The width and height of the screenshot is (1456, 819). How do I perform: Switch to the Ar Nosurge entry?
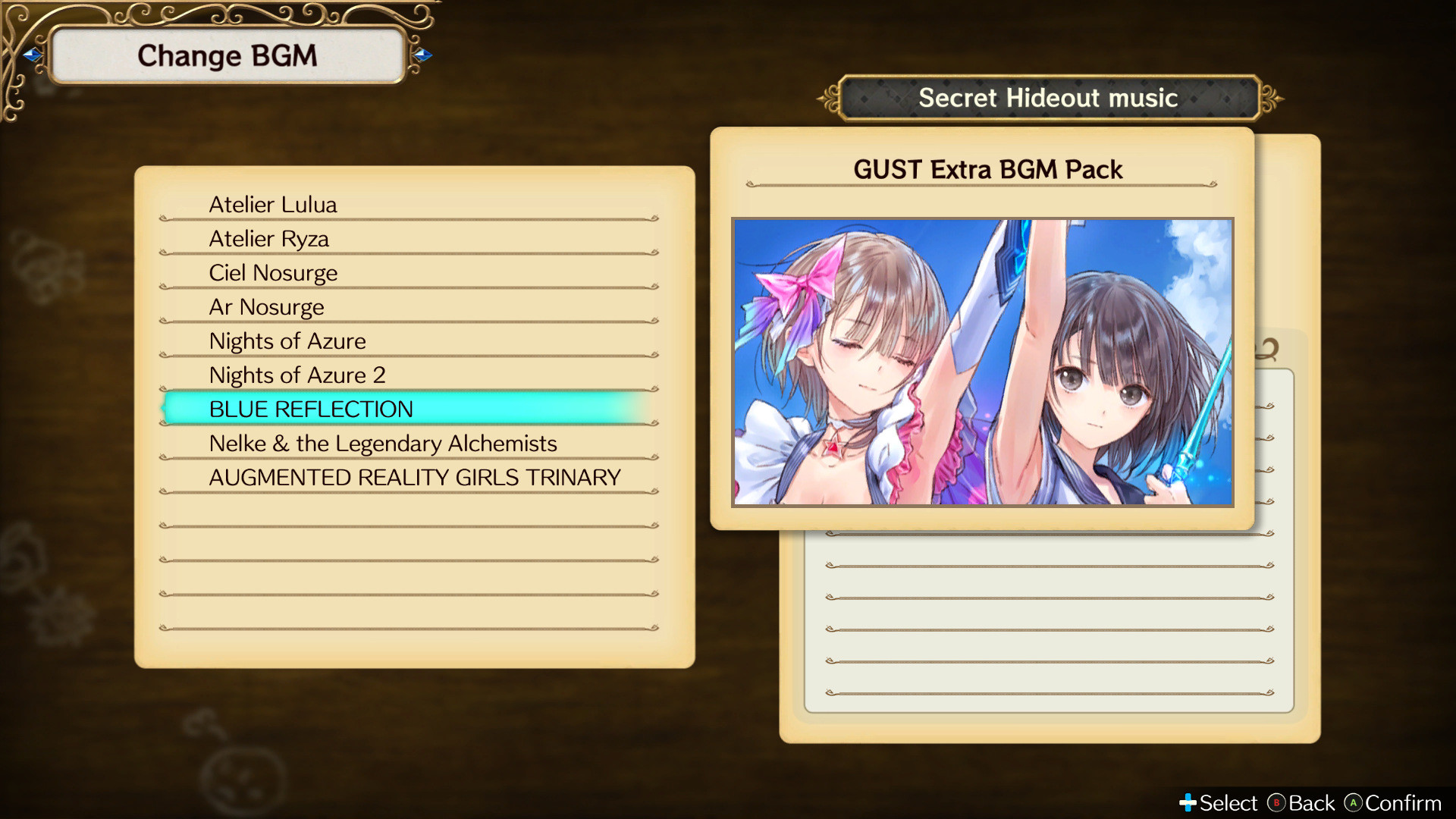(267, 306)
